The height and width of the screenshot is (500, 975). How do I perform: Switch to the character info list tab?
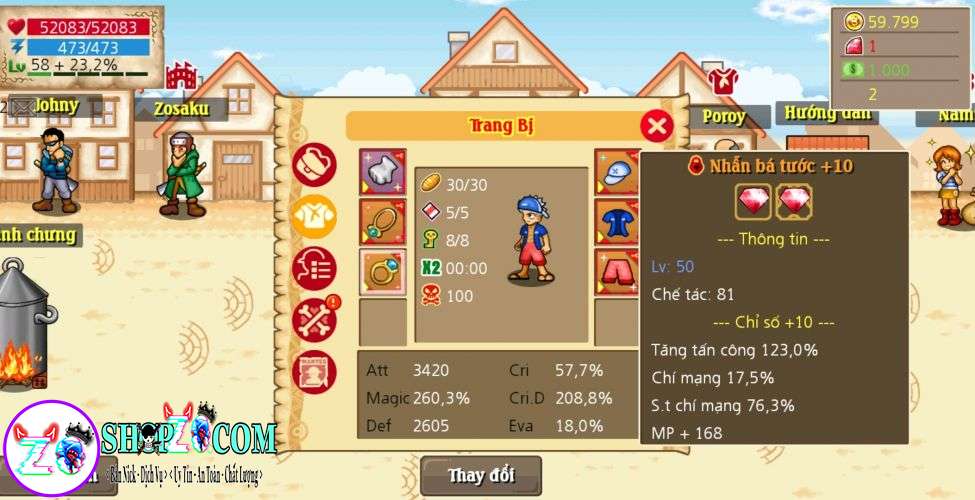coord(314,269)
